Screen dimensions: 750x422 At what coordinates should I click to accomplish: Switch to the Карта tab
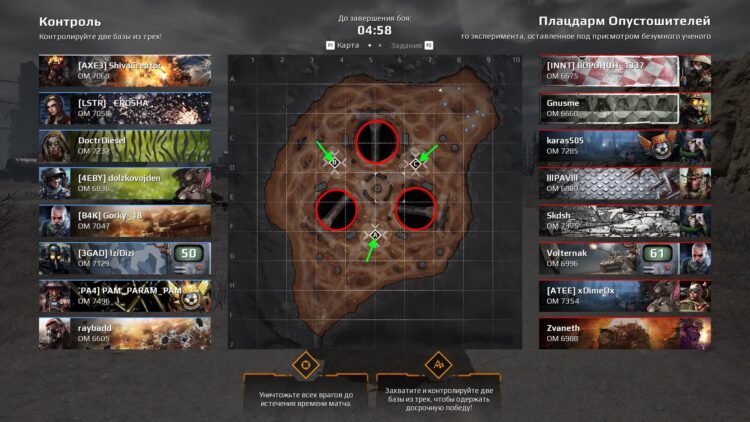coord(347,45)
